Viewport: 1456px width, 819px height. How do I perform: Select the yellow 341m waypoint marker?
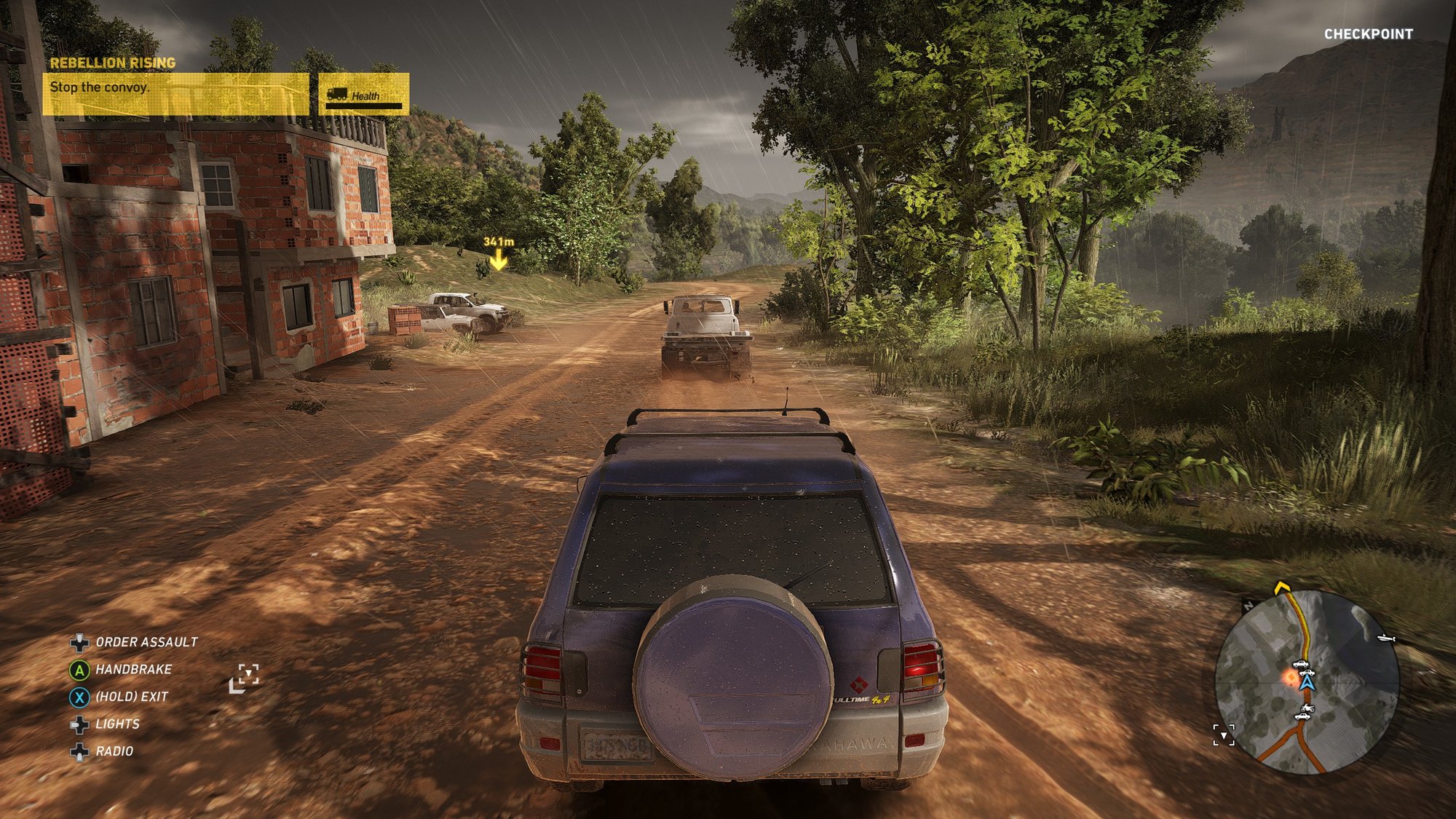[498, 258]
